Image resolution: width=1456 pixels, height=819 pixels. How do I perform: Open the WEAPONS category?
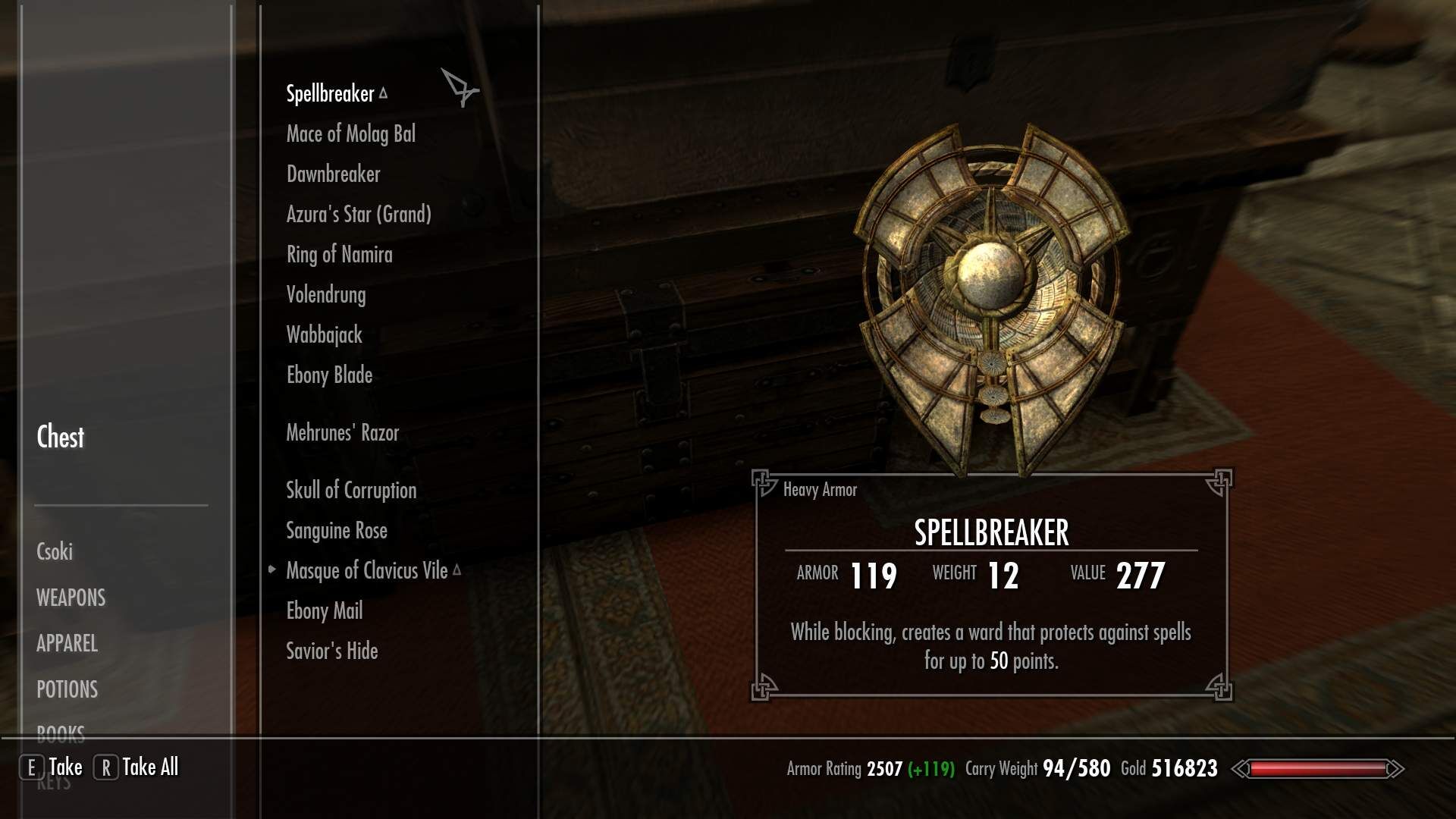click(x=71, y=598)
